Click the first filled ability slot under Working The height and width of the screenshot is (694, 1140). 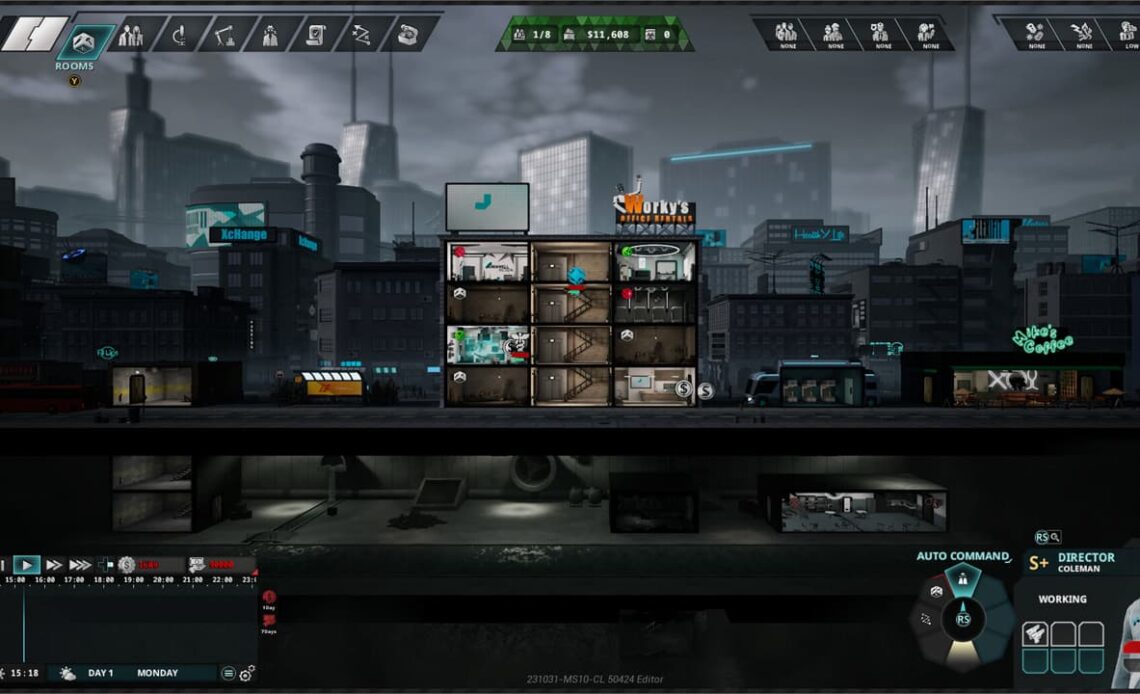pos(1035,633)
